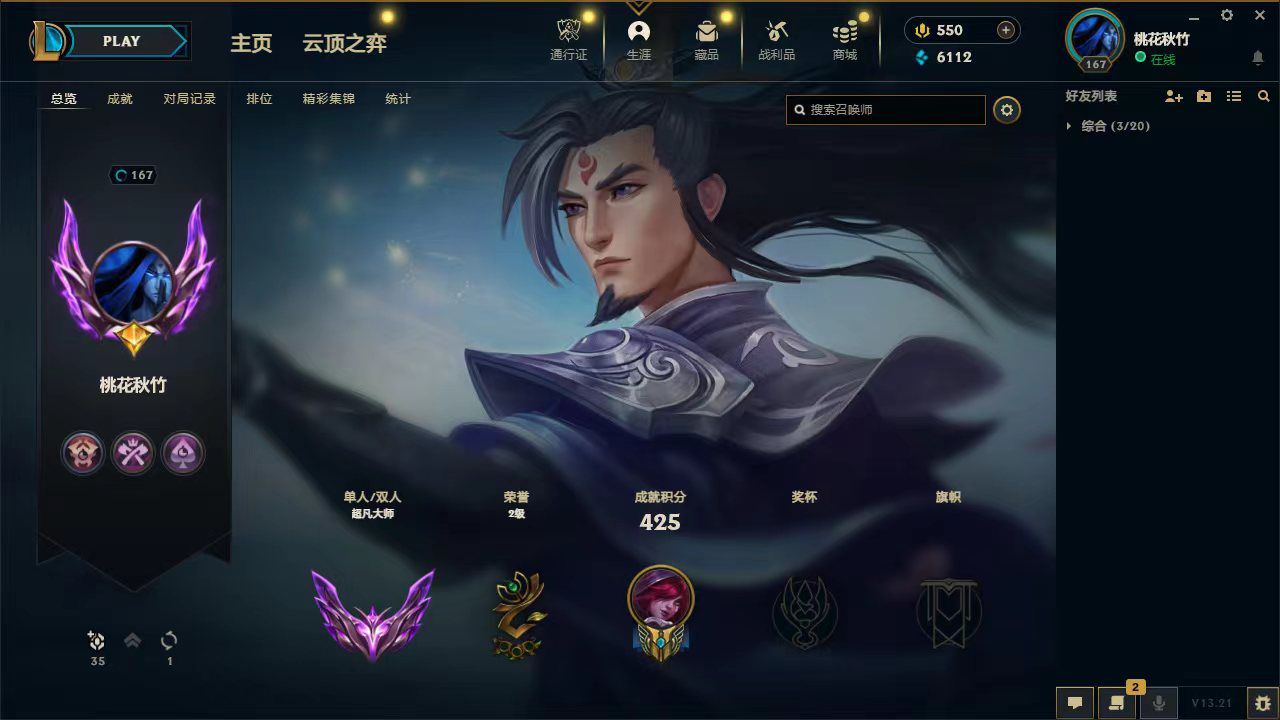Click the notification bell icon
Viewport: 1280px width, 720px height.
(1258, 58)
